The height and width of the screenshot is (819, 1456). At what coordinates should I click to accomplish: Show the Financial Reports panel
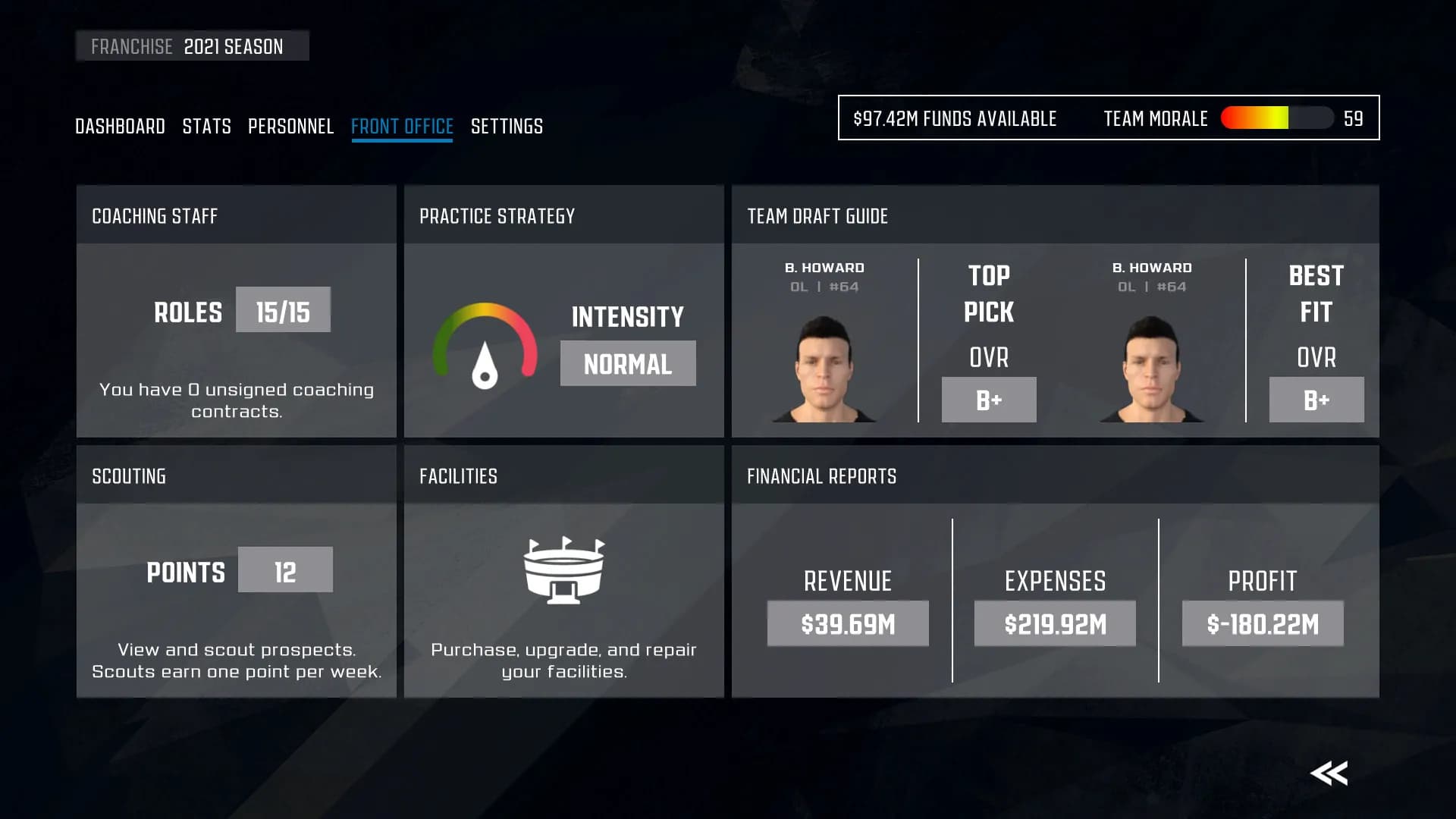coord(1055,571)
